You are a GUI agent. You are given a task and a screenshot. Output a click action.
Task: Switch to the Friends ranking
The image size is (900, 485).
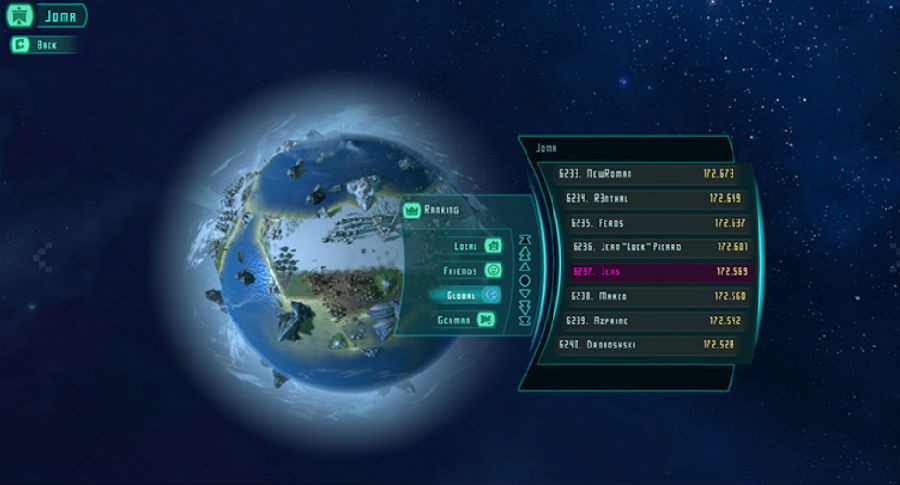click(x=472, y=270)
